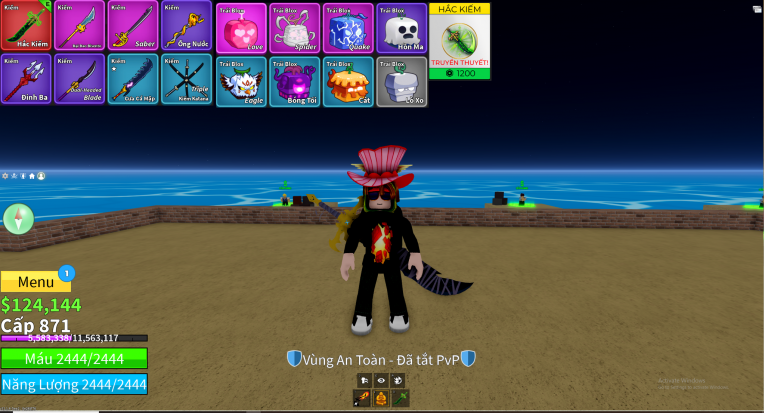Select the Ống Nước pipe weapon
The image size is (765, 413).
(186, 25)
